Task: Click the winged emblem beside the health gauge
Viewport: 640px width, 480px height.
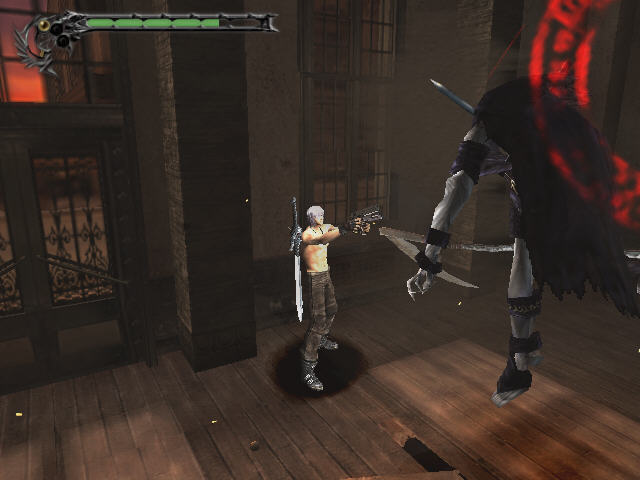Action: tap(42, 40)
